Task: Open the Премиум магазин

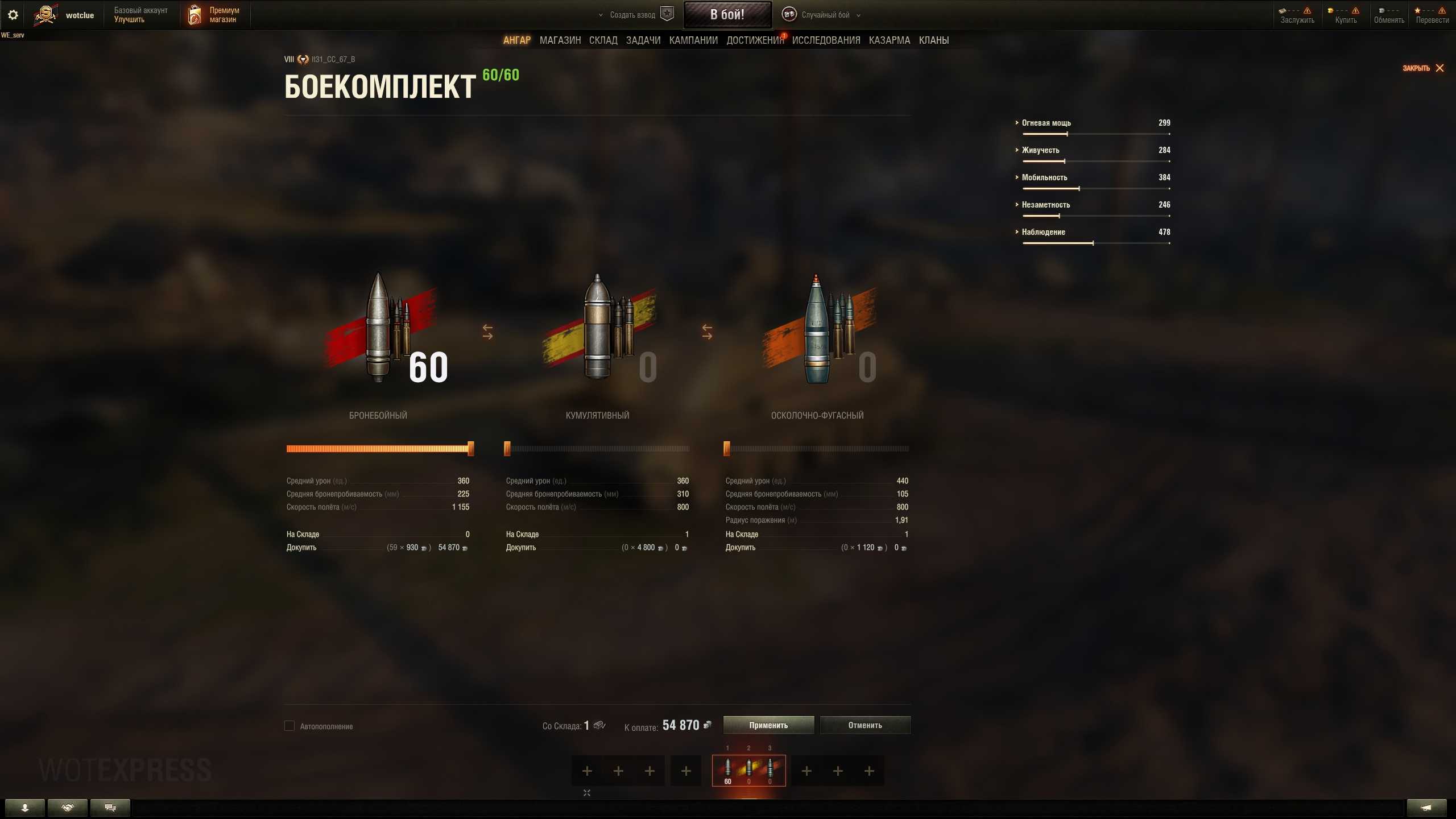Action: 214,15
